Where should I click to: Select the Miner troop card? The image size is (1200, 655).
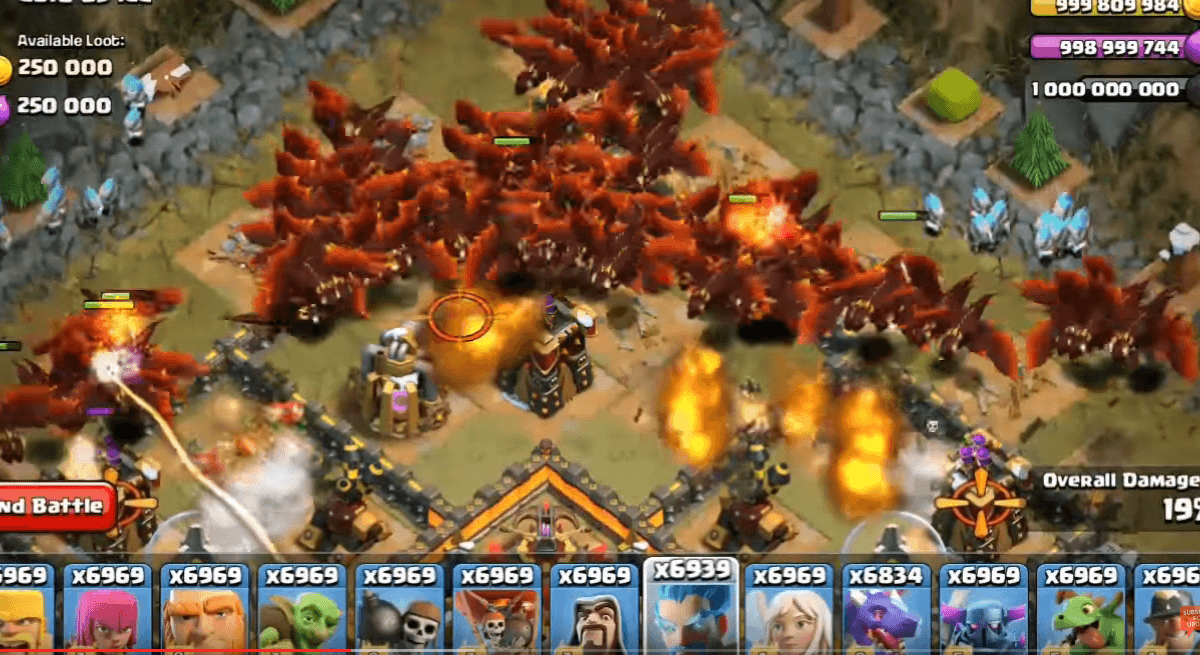click(1168, 610)
